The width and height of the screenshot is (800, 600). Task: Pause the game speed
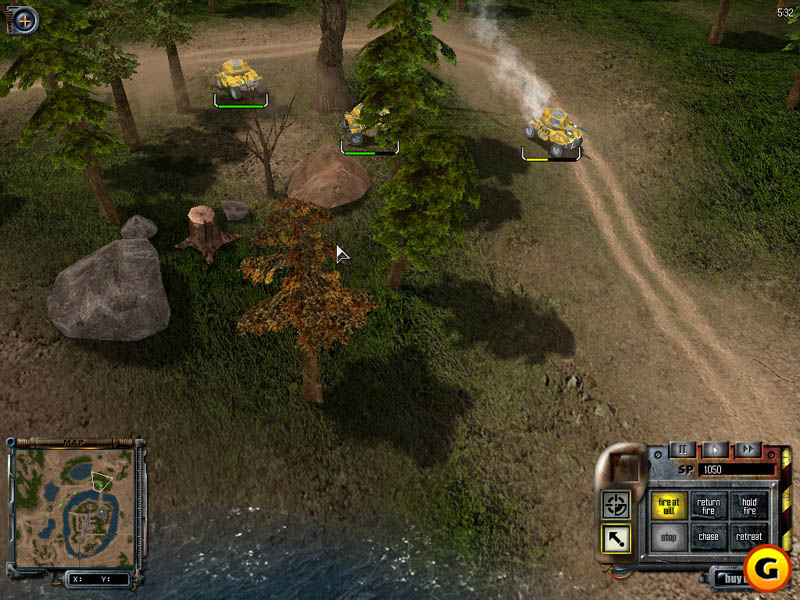click(682, 450)
